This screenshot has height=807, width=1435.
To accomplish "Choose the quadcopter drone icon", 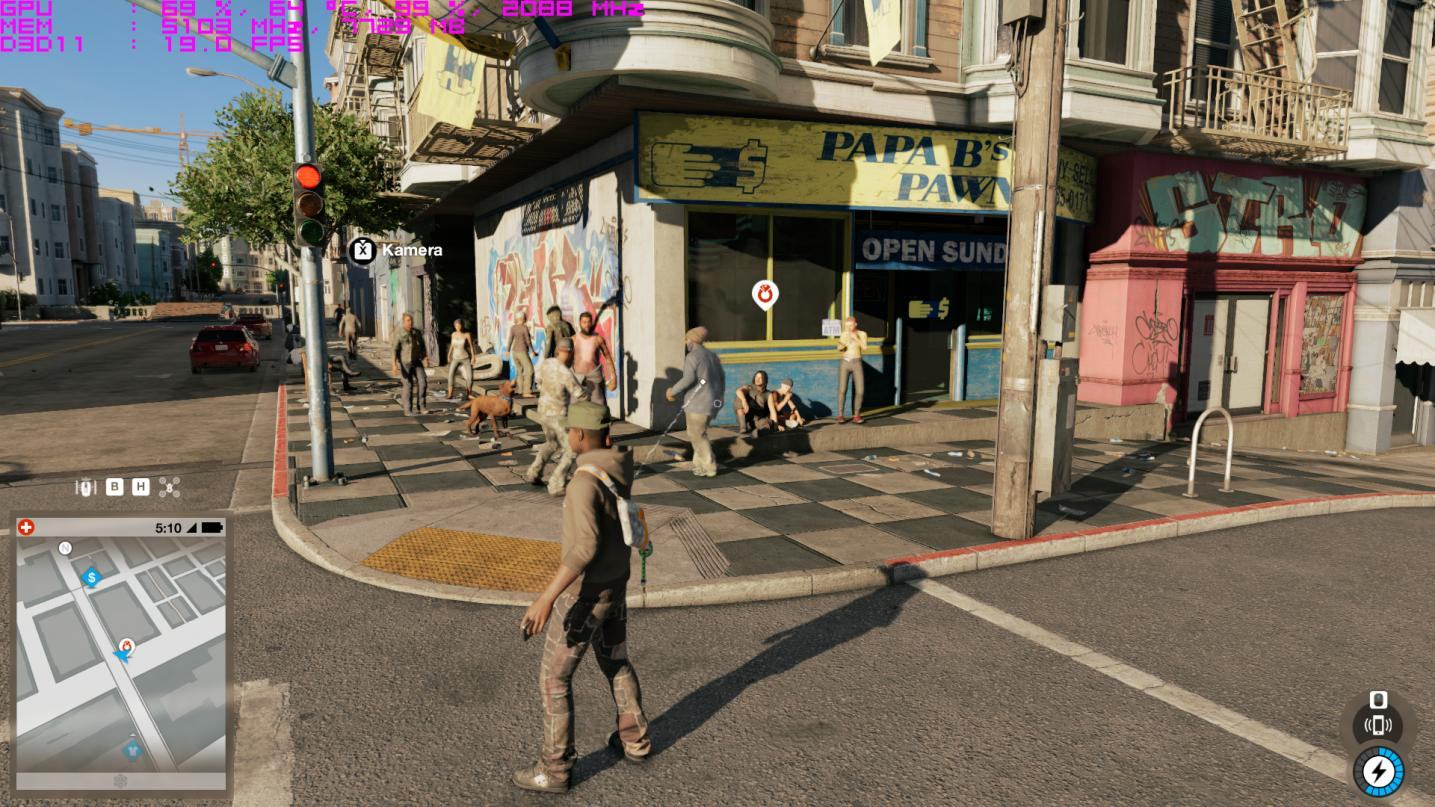I will click(169, 487).
